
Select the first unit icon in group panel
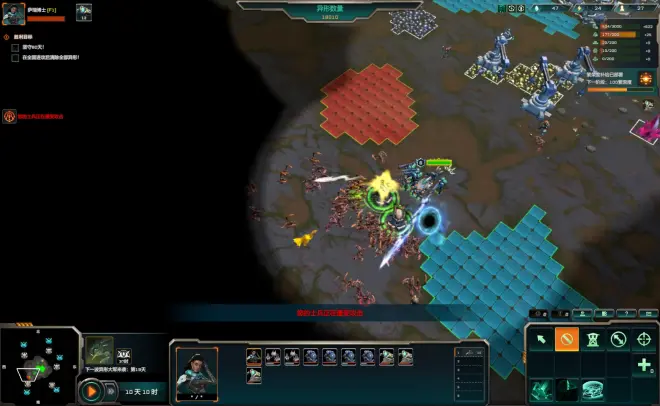click(x=254, y=355)
